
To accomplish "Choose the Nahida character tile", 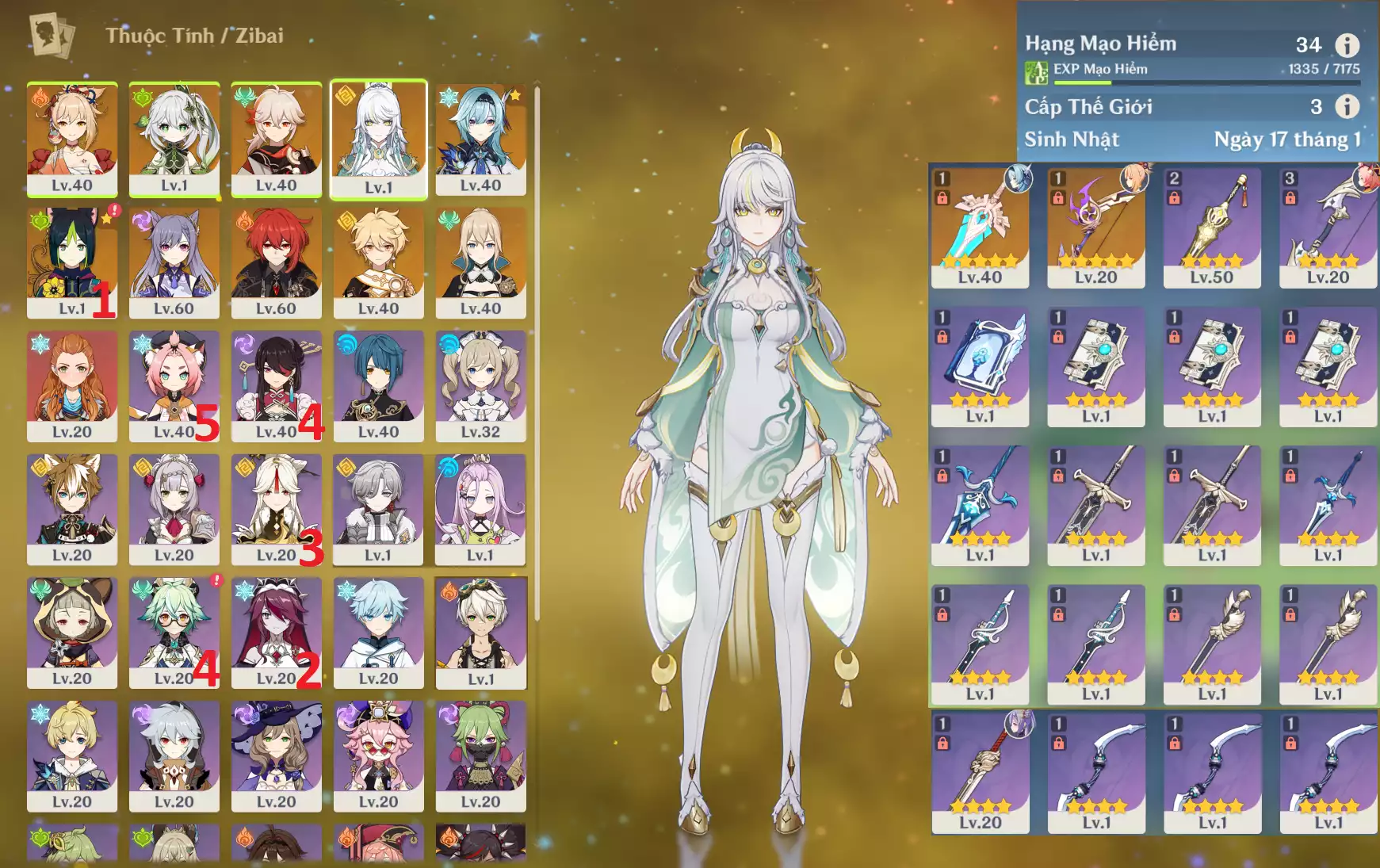I will (x=174, y=139).
